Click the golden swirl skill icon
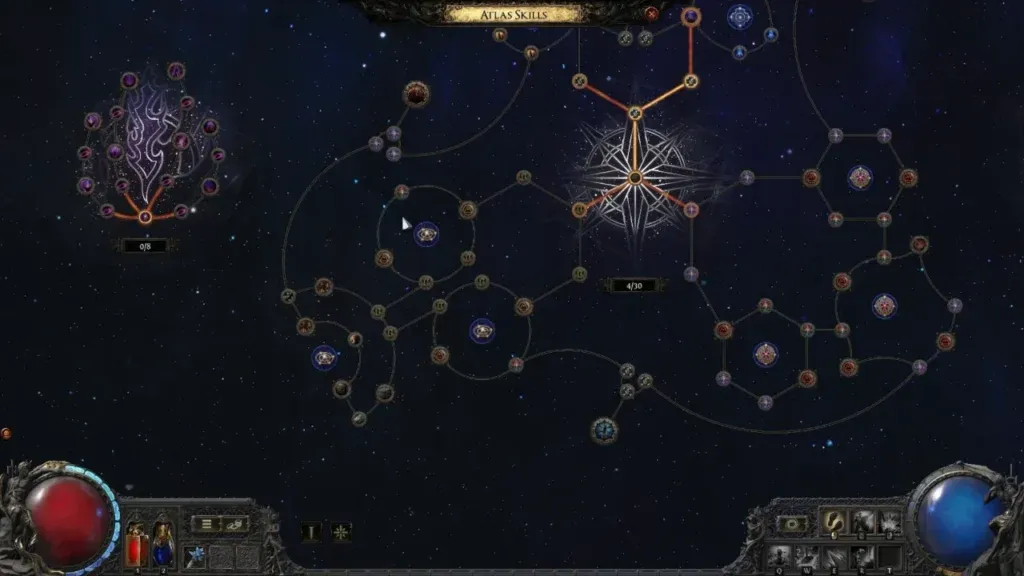 click(835, 522)
